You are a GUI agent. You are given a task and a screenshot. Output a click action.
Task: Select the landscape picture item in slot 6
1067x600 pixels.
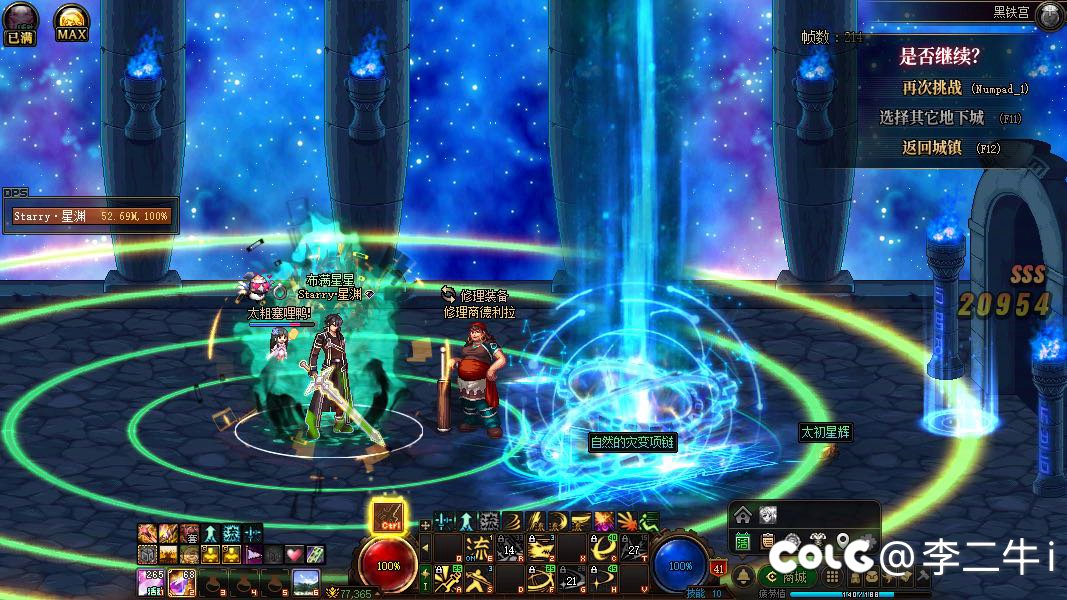coord(305,580)
